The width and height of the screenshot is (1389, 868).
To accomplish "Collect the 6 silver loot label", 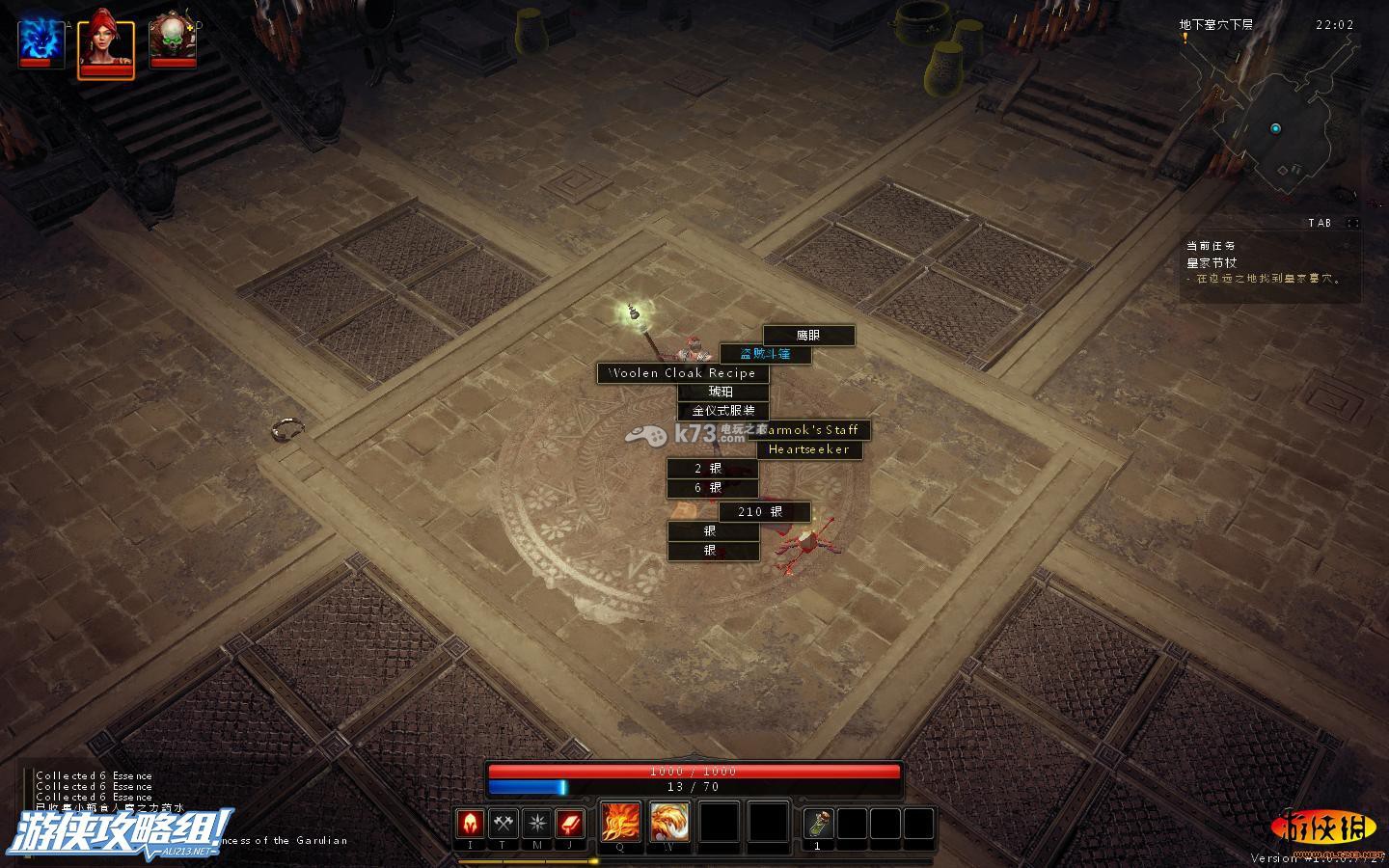I will point(712,488).
